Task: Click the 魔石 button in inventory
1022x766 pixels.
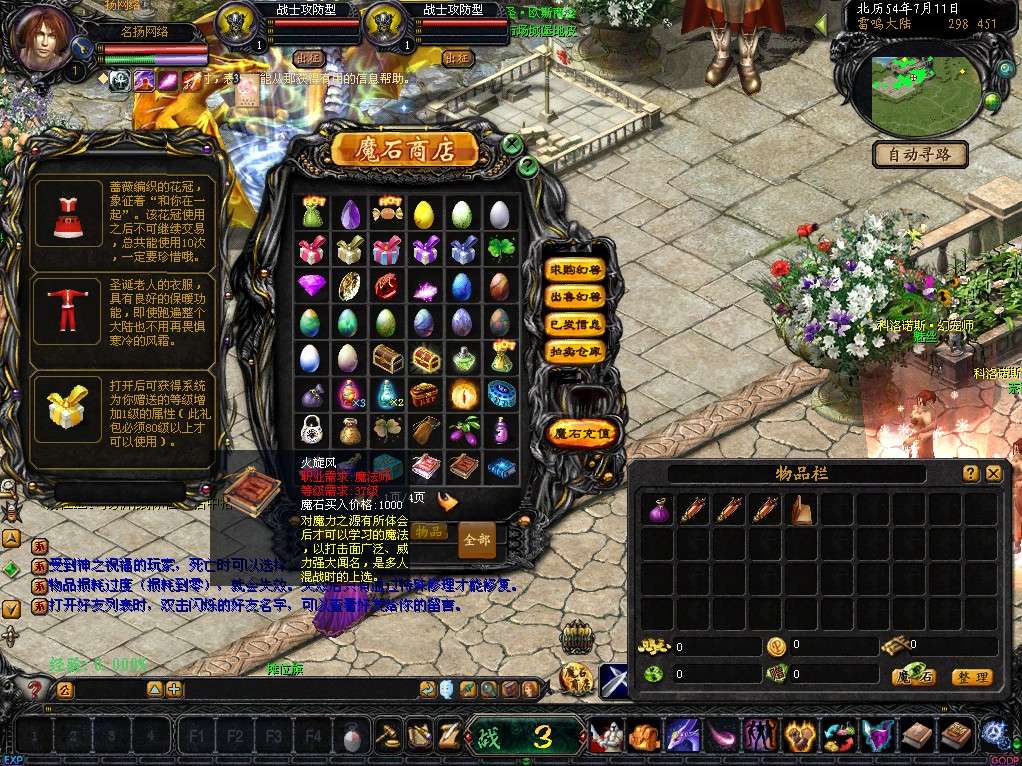Action: 916,677
